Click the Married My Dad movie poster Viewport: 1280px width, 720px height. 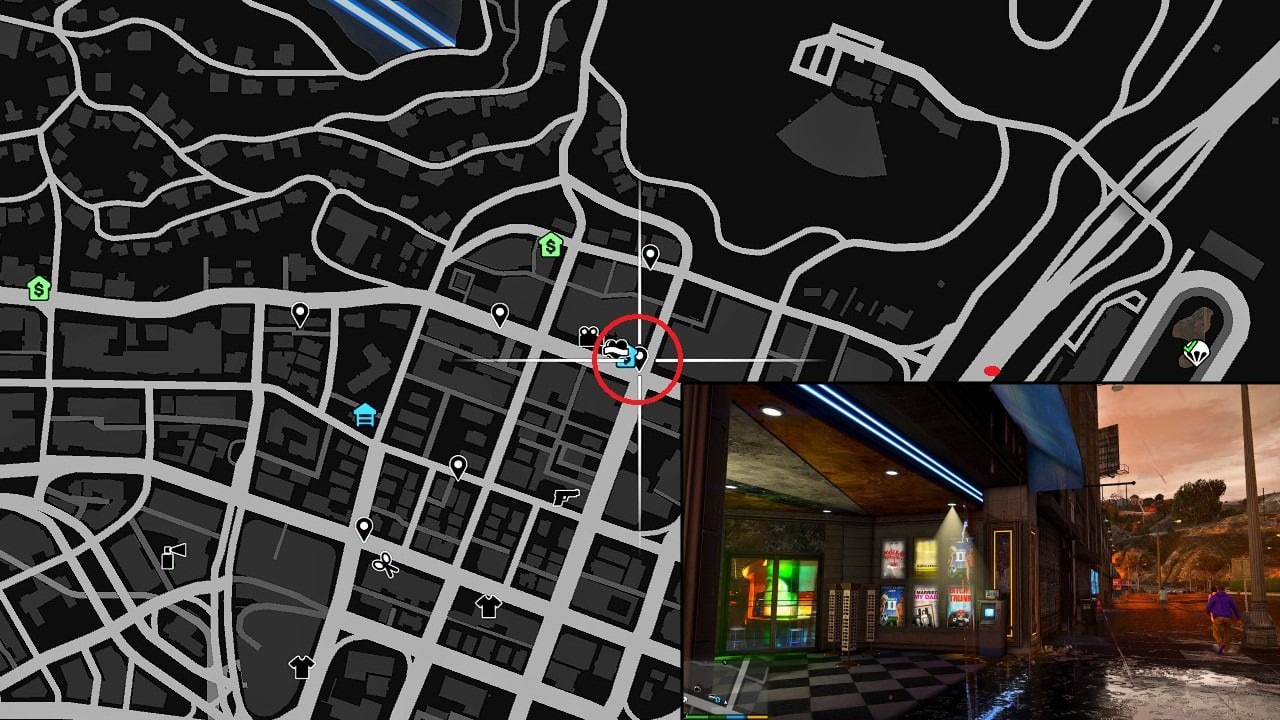click(x=925, y=607)
